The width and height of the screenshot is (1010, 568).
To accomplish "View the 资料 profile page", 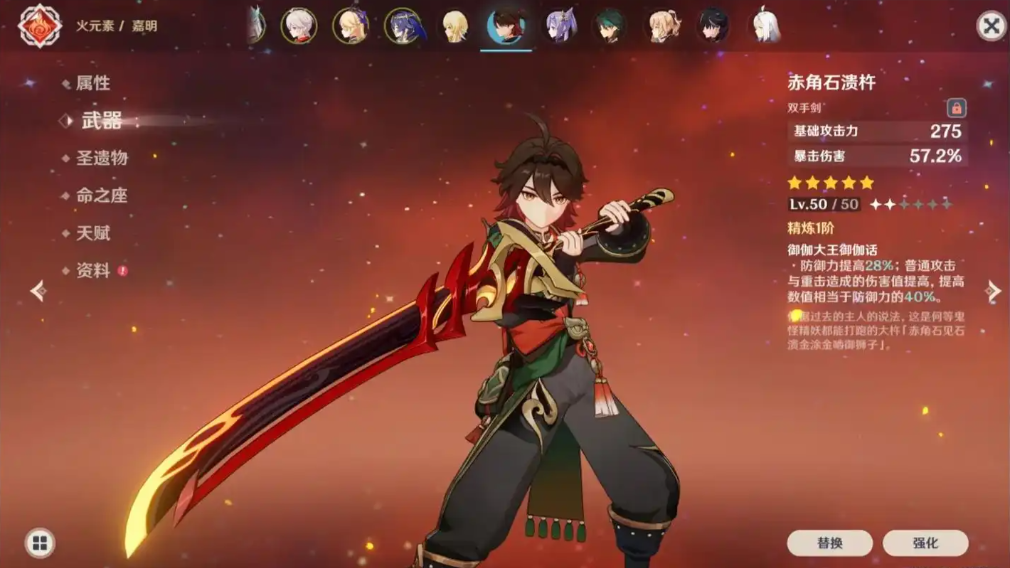I will [x=93, y=271].
